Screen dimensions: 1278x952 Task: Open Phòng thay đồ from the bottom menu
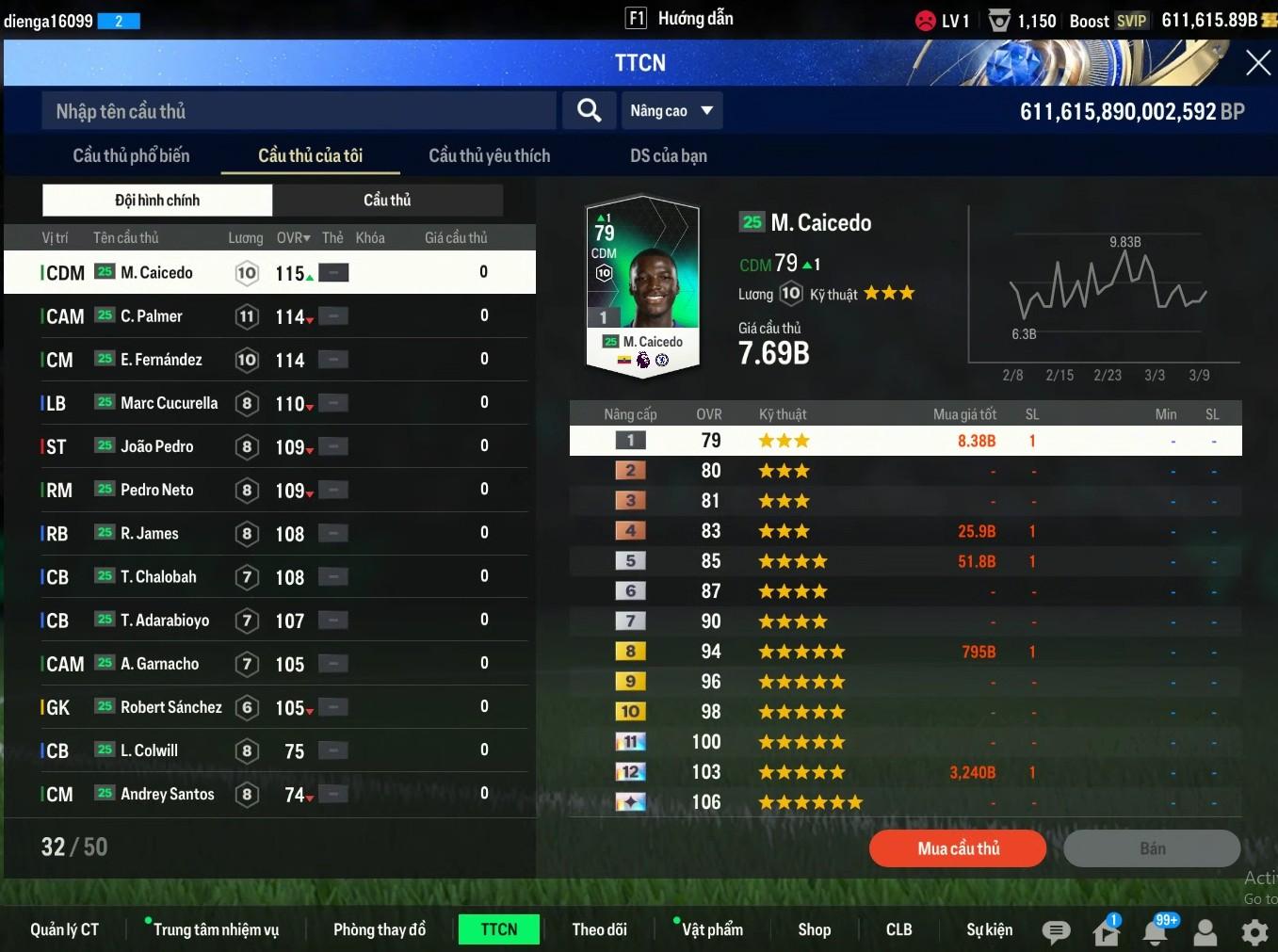point(380,929)
